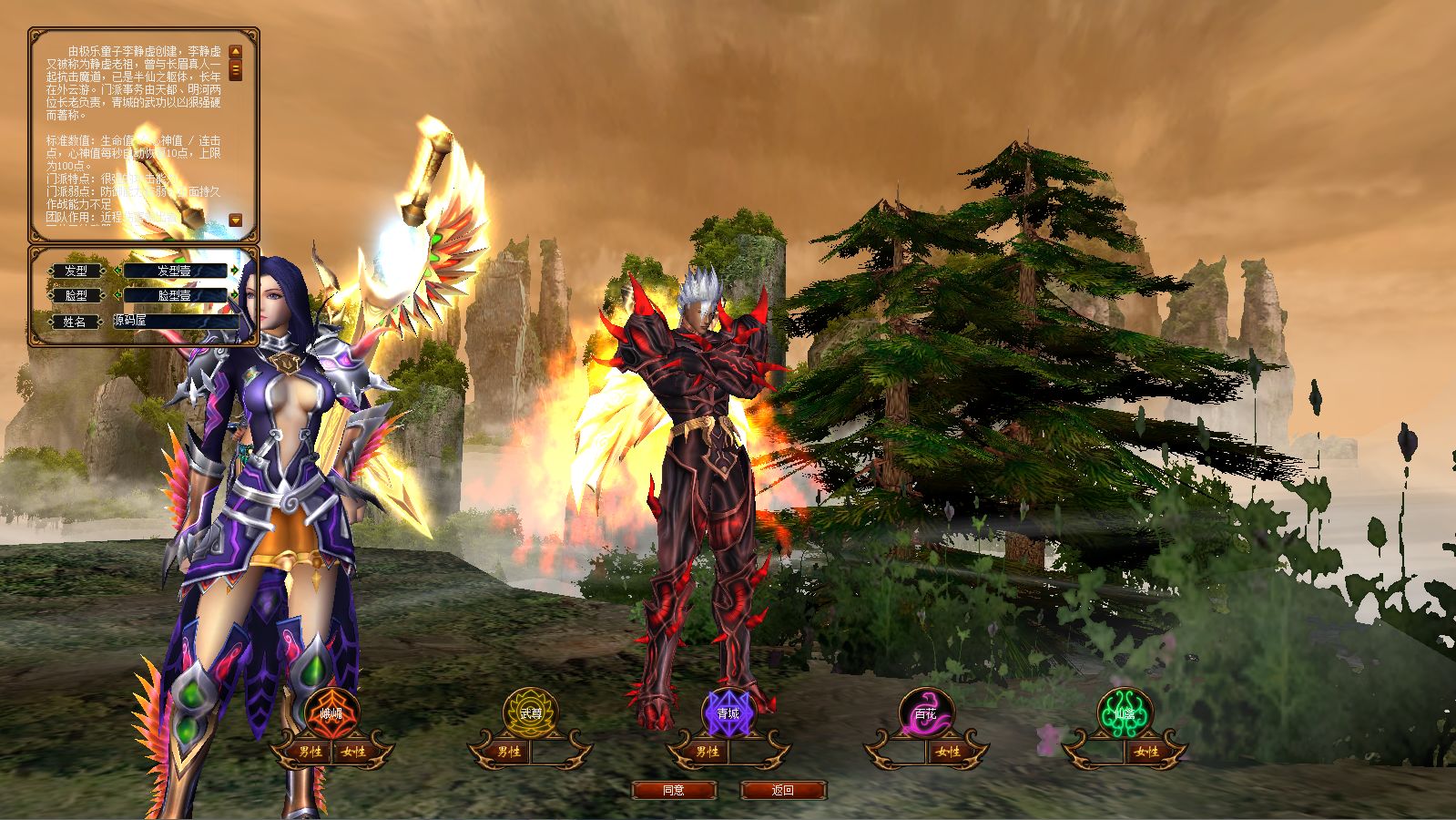Switch to the previous face type before 脸型壹
The height and width of the screenshot is (820, 1456).
(117, 295)
